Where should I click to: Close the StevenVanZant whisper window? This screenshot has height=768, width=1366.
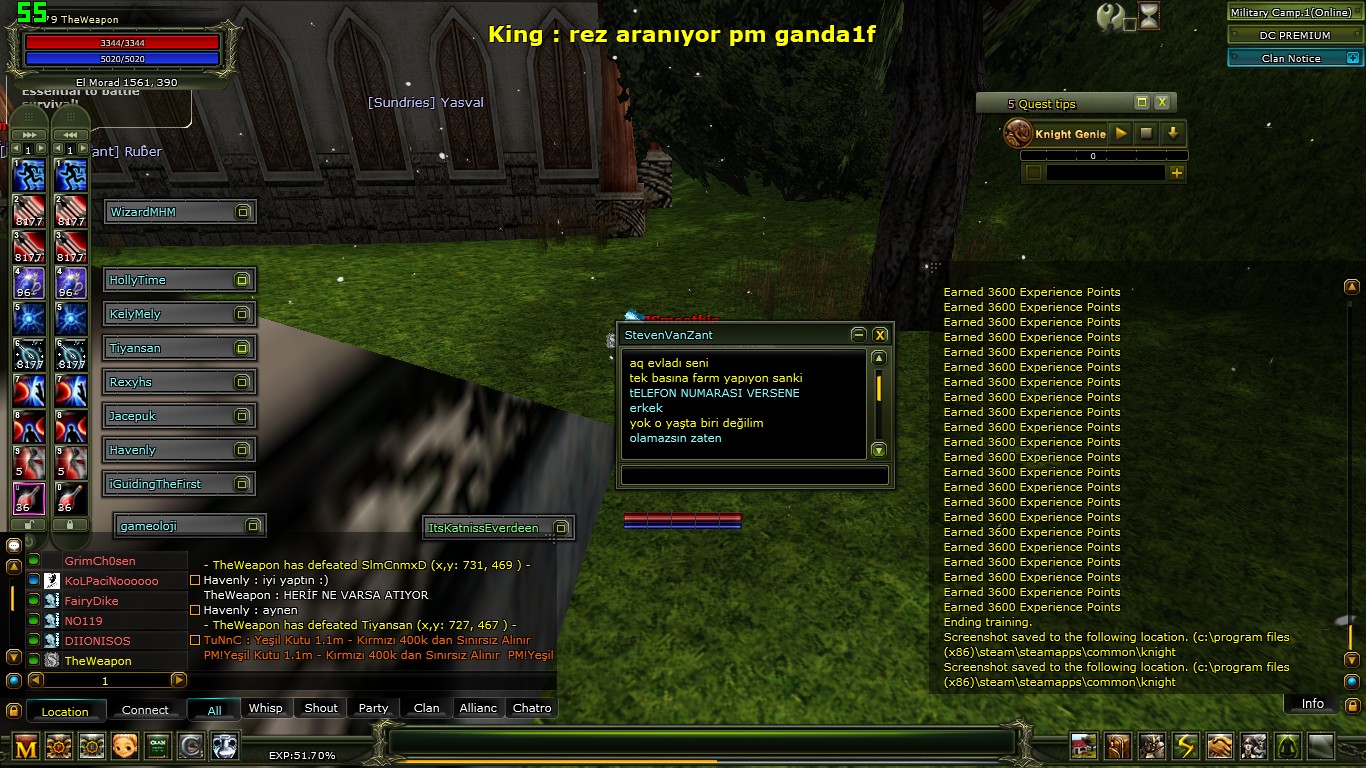tap(880, 335)
